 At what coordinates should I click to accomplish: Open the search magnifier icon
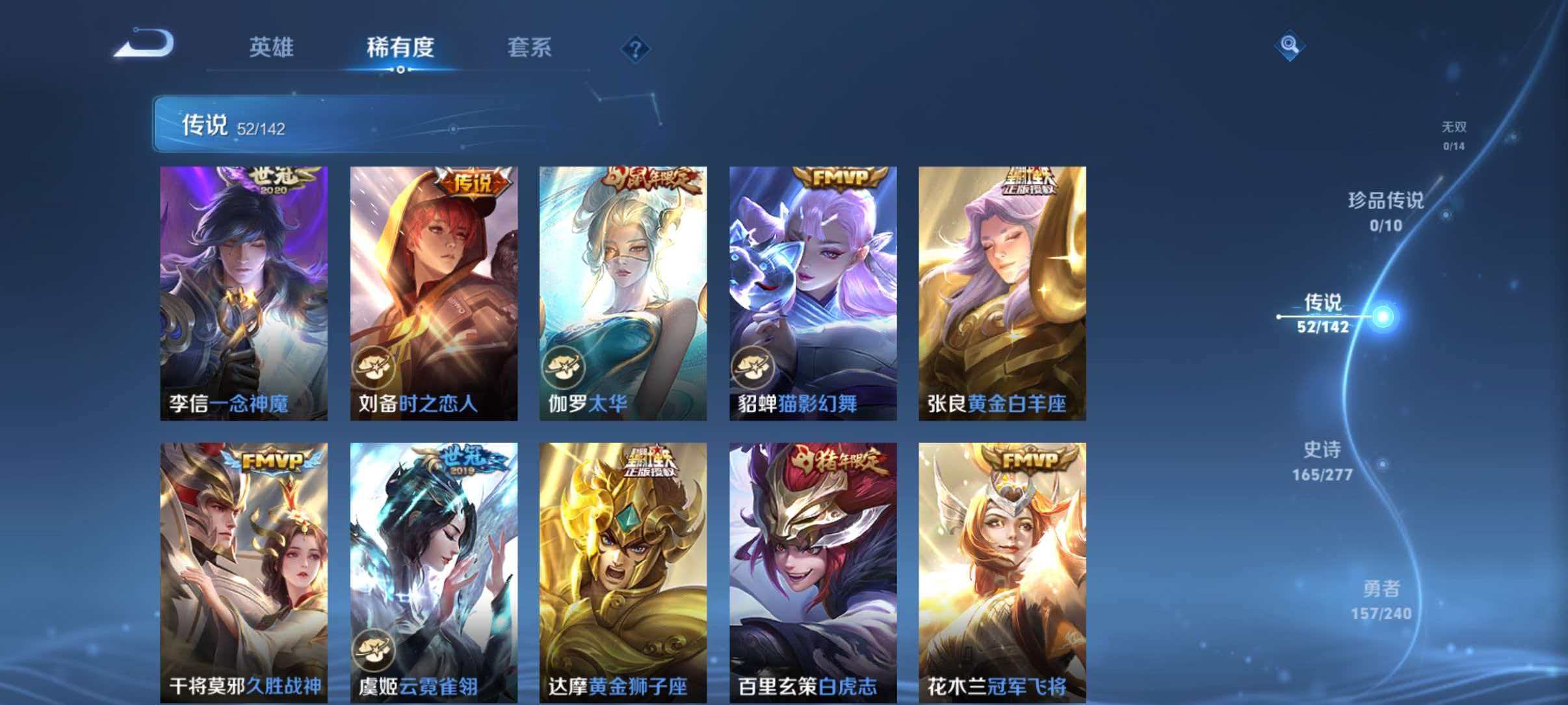point(1290,44)
